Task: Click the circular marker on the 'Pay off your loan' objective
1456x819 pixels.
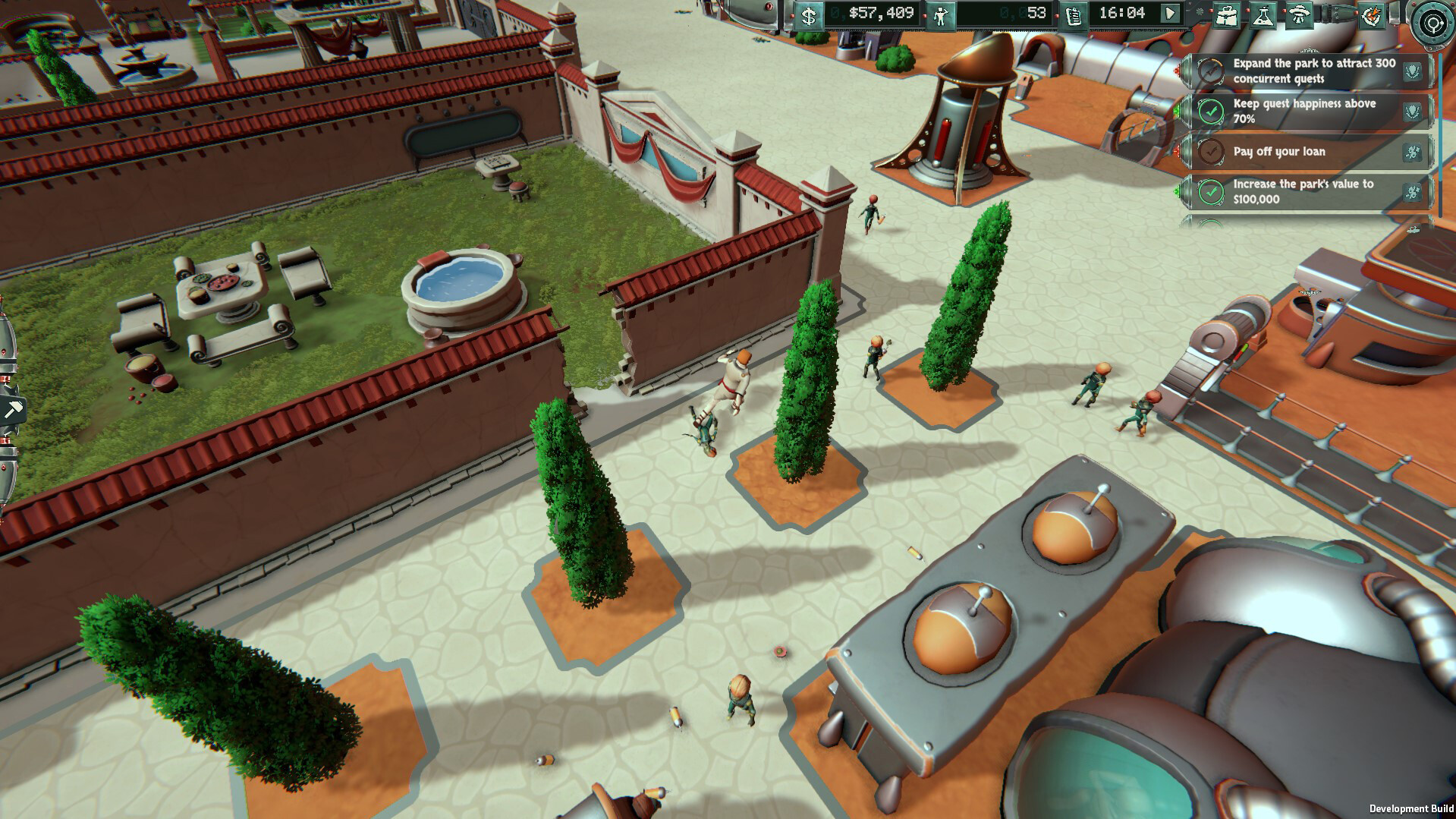Action: 1212,152
